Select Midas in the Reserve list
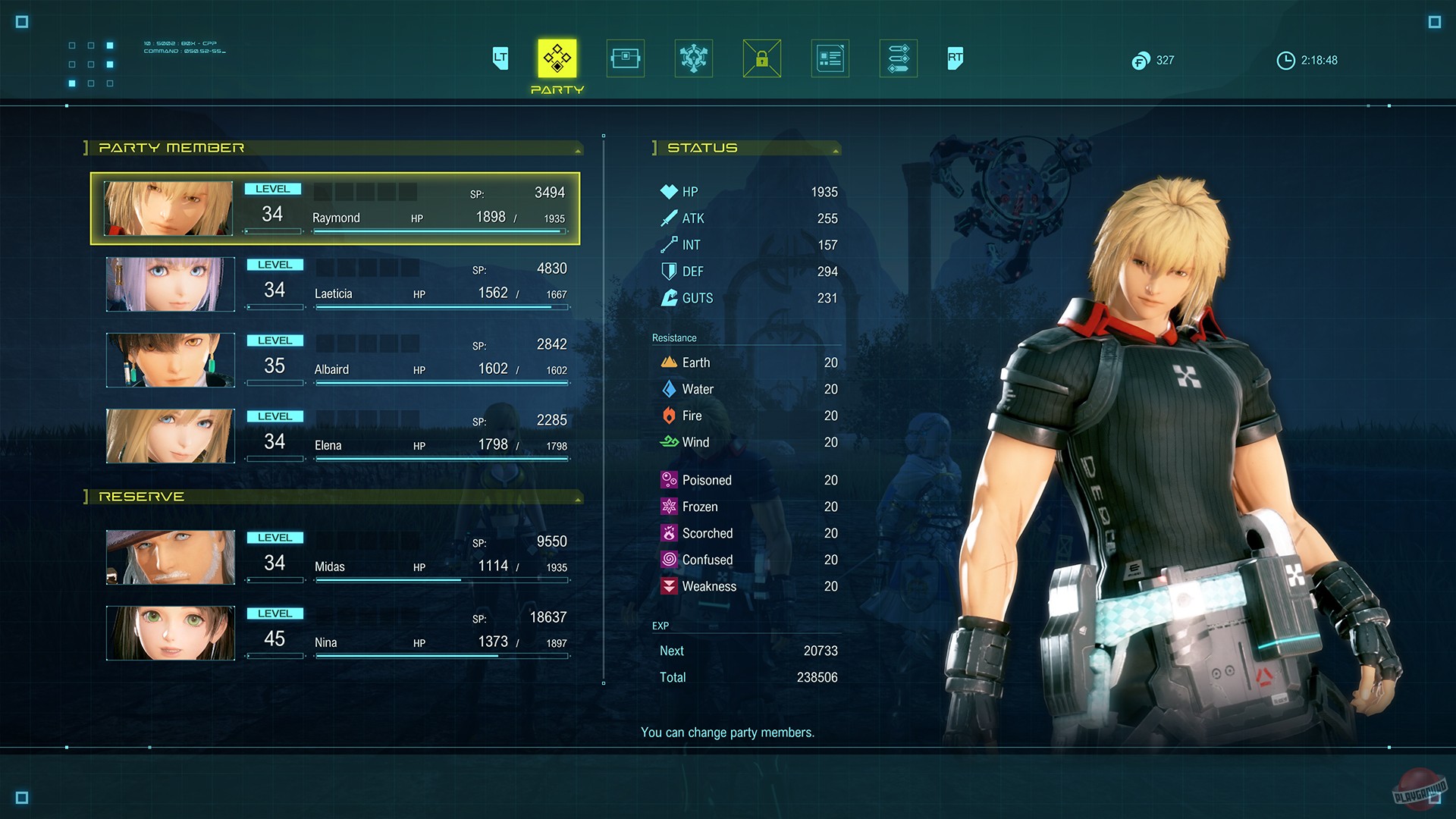1456x819 pixels. click(334, 557)
